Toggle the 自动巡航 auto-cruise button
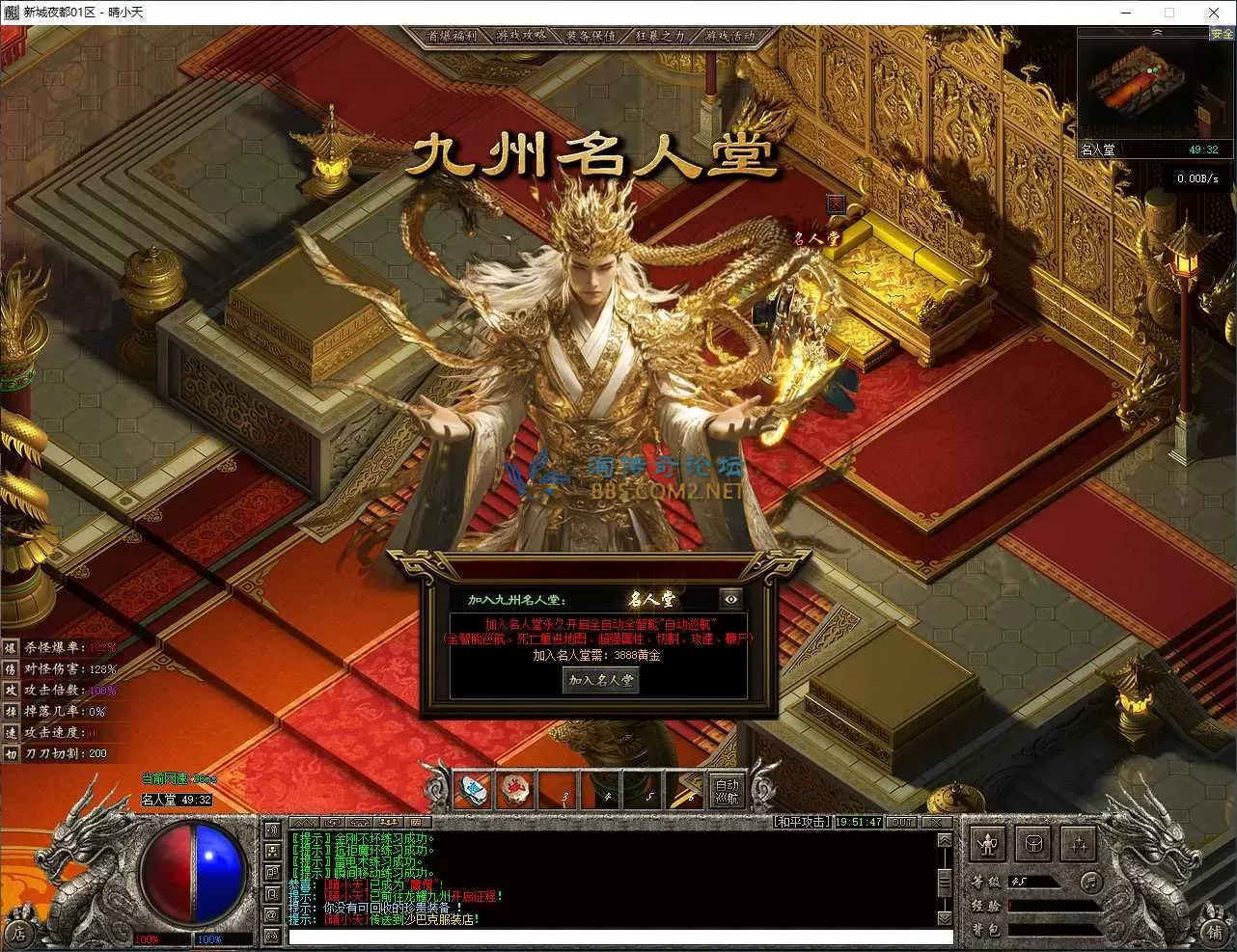This screenshot has width=1237, height=952. (727, 791)
